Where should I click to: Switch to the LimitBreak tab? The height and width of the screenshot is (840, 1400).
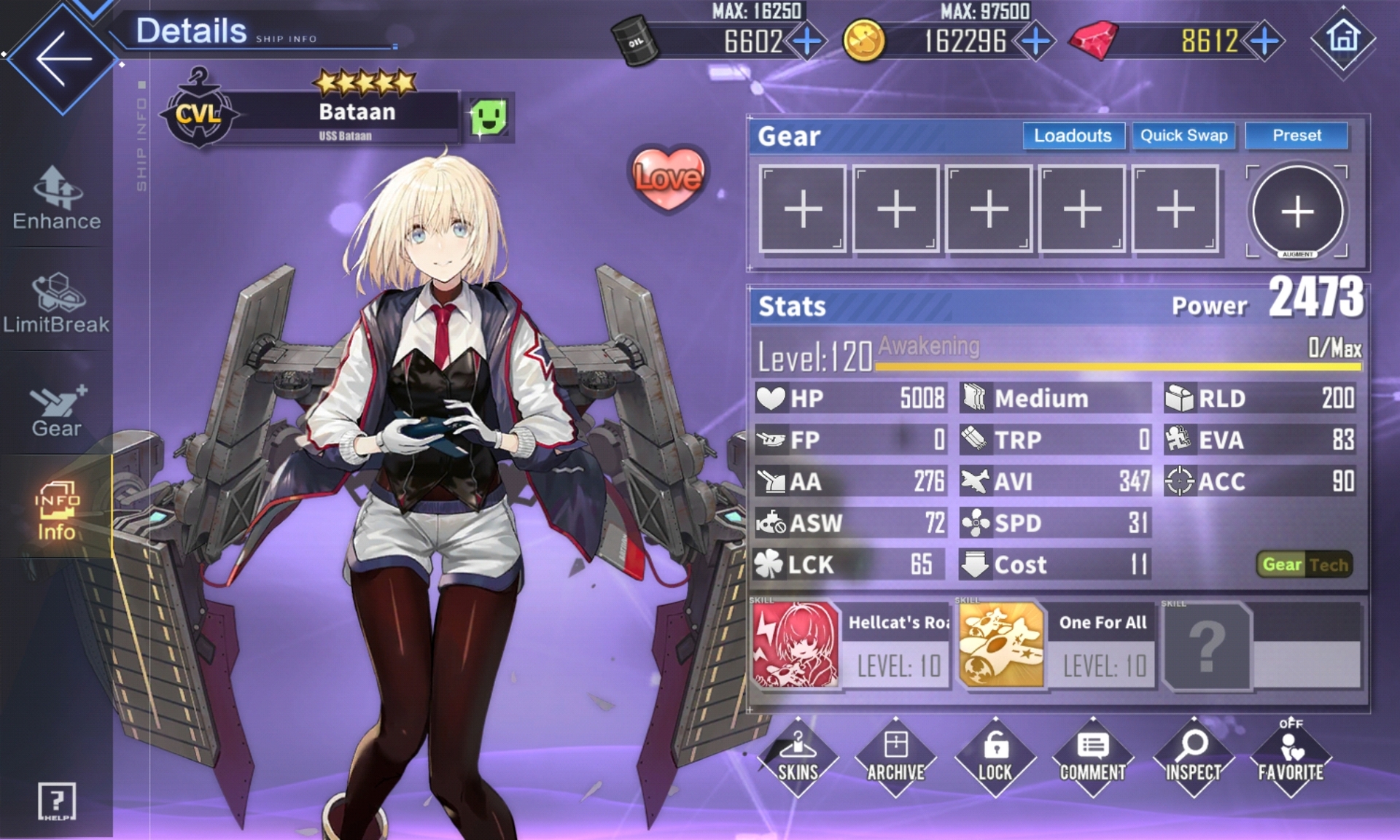[57, 303]
